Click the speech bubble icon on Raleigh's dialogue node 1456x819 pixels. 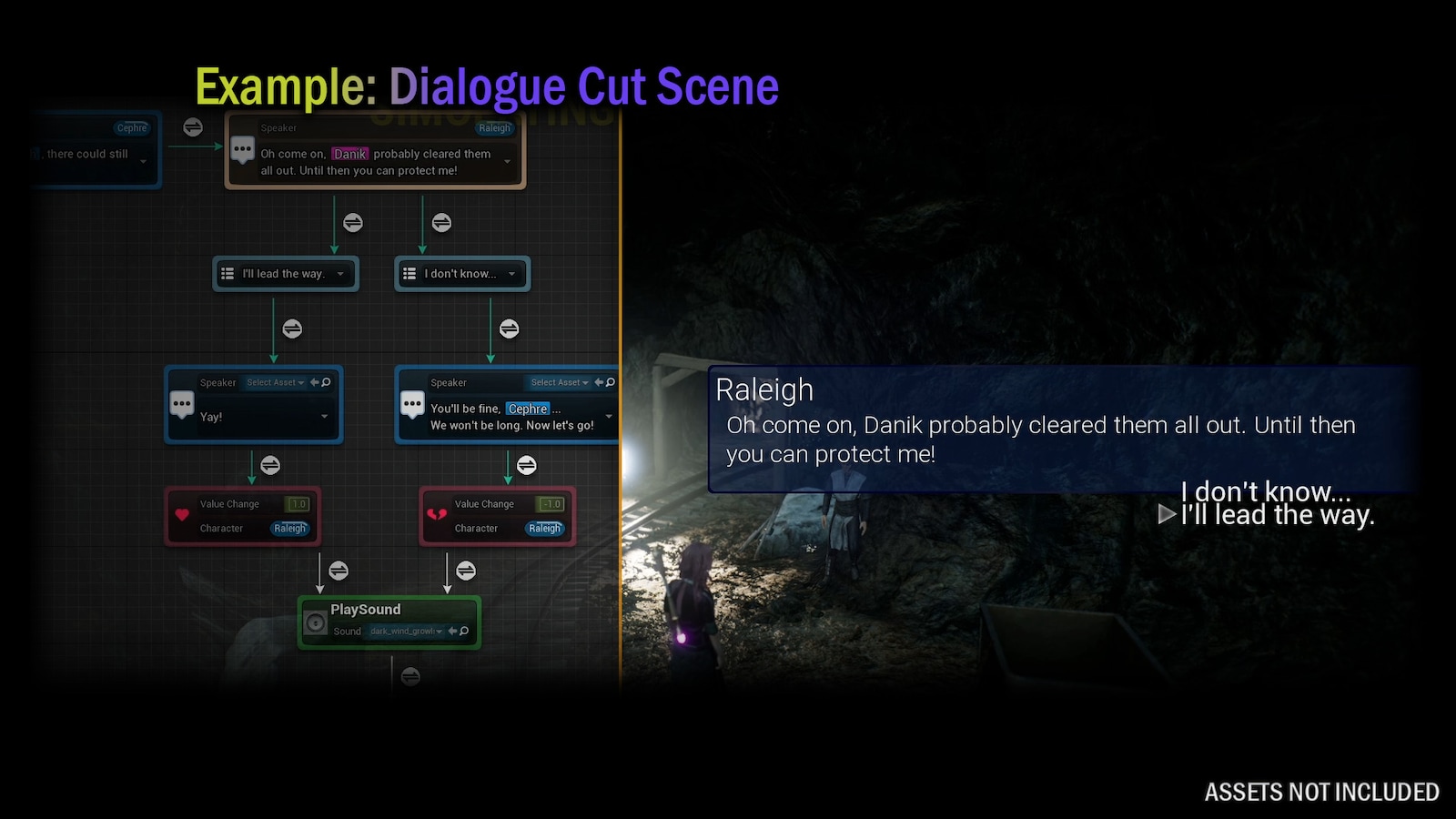[242, 149]
